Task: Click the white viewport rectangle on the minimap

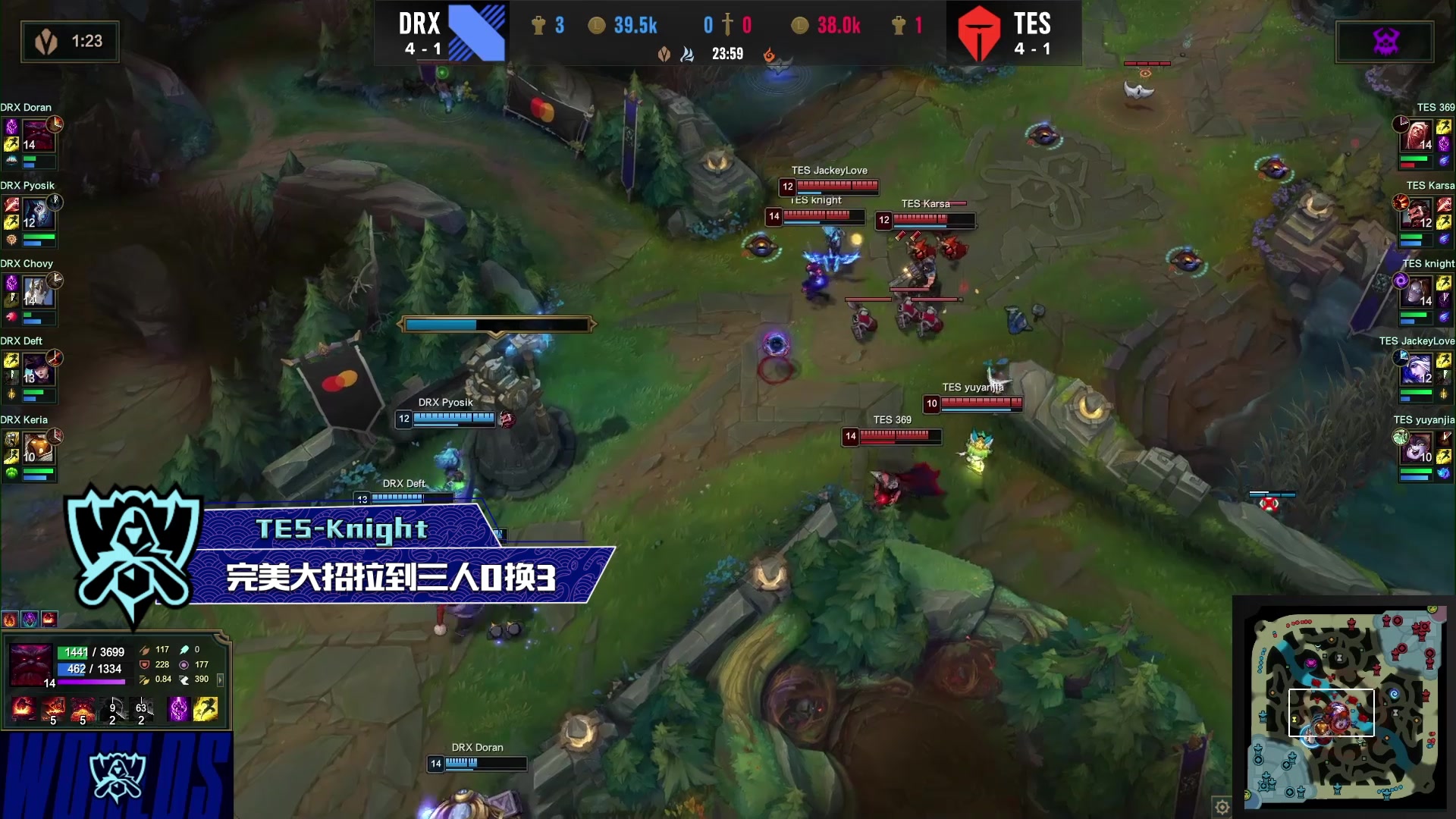Action: click(1331, 713)
